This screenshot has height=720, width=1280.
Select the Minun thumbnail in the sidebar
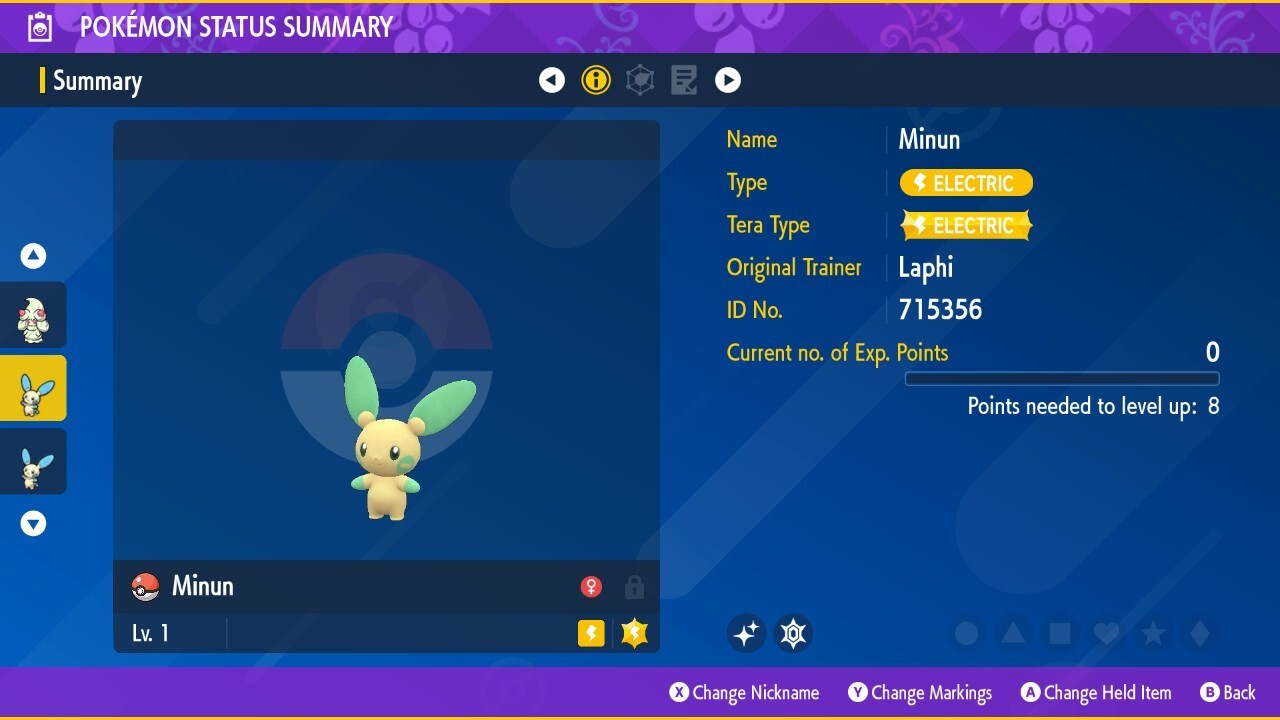click(x=33, y=387)
